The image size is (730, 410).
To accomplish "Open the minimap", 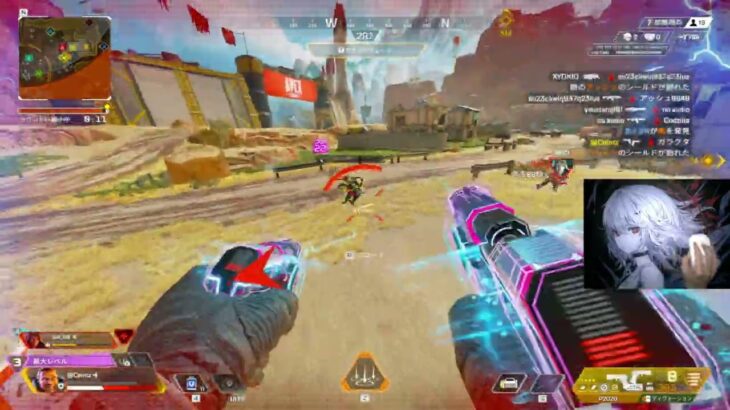I will 64,58.
